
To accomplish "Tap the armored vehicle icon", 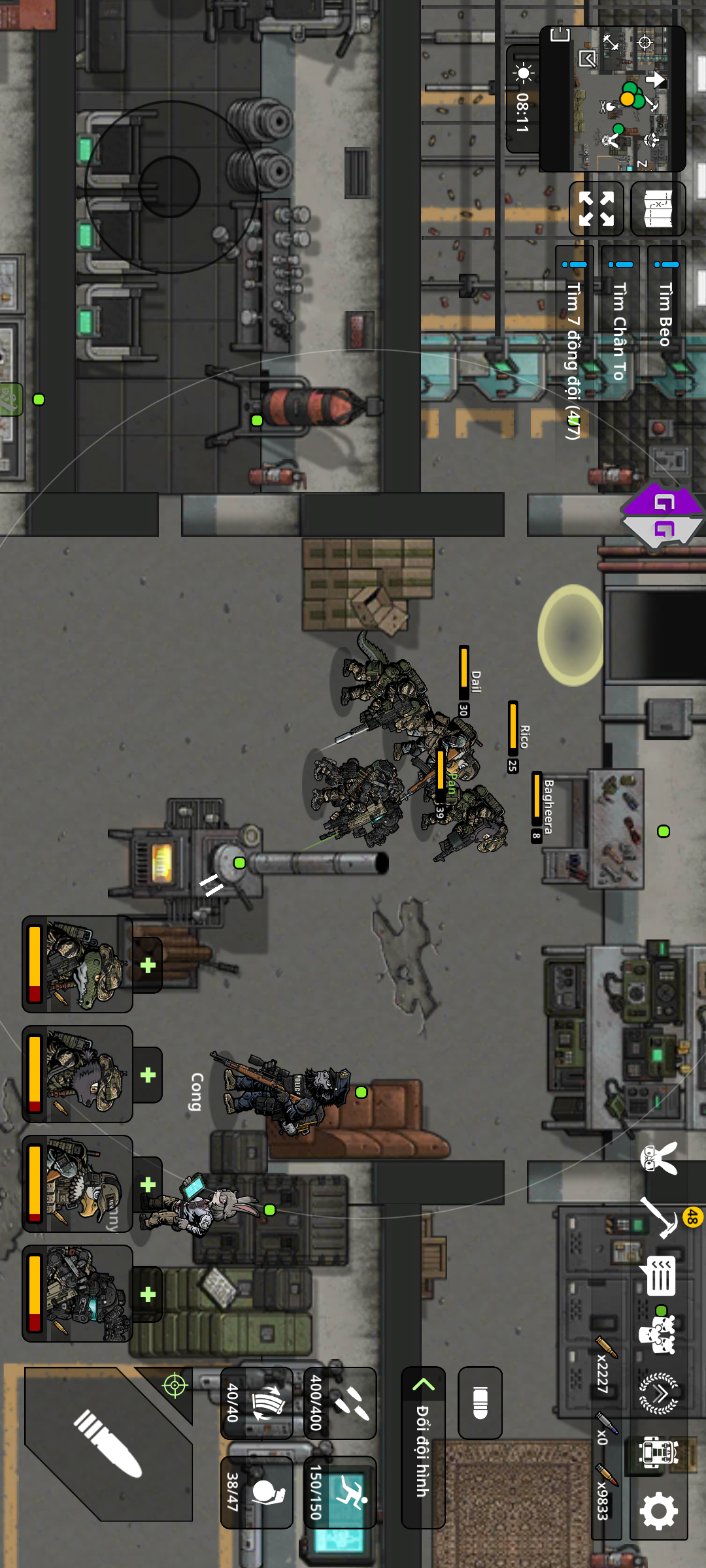I will 658,1452.
